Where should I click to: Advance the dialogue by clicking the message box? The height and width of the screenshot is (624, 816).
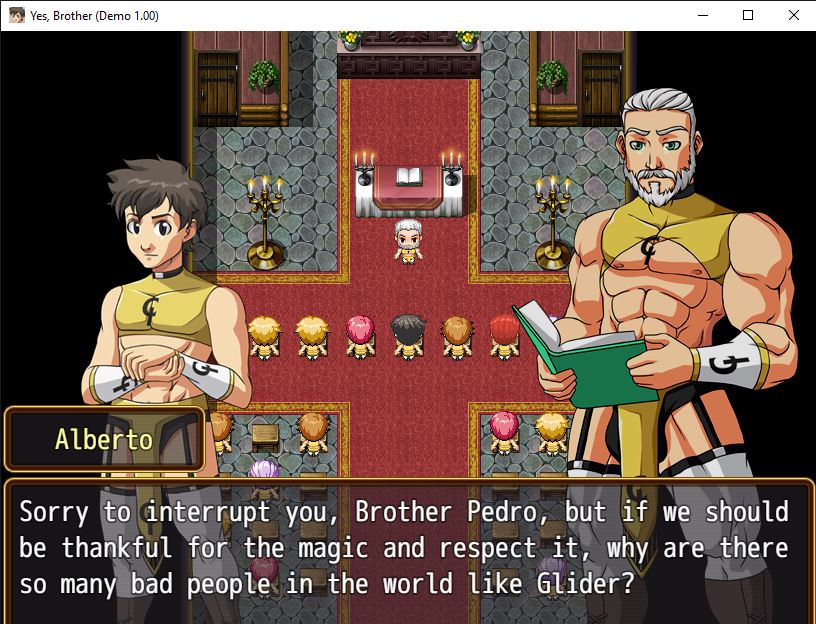pos(408,548)
